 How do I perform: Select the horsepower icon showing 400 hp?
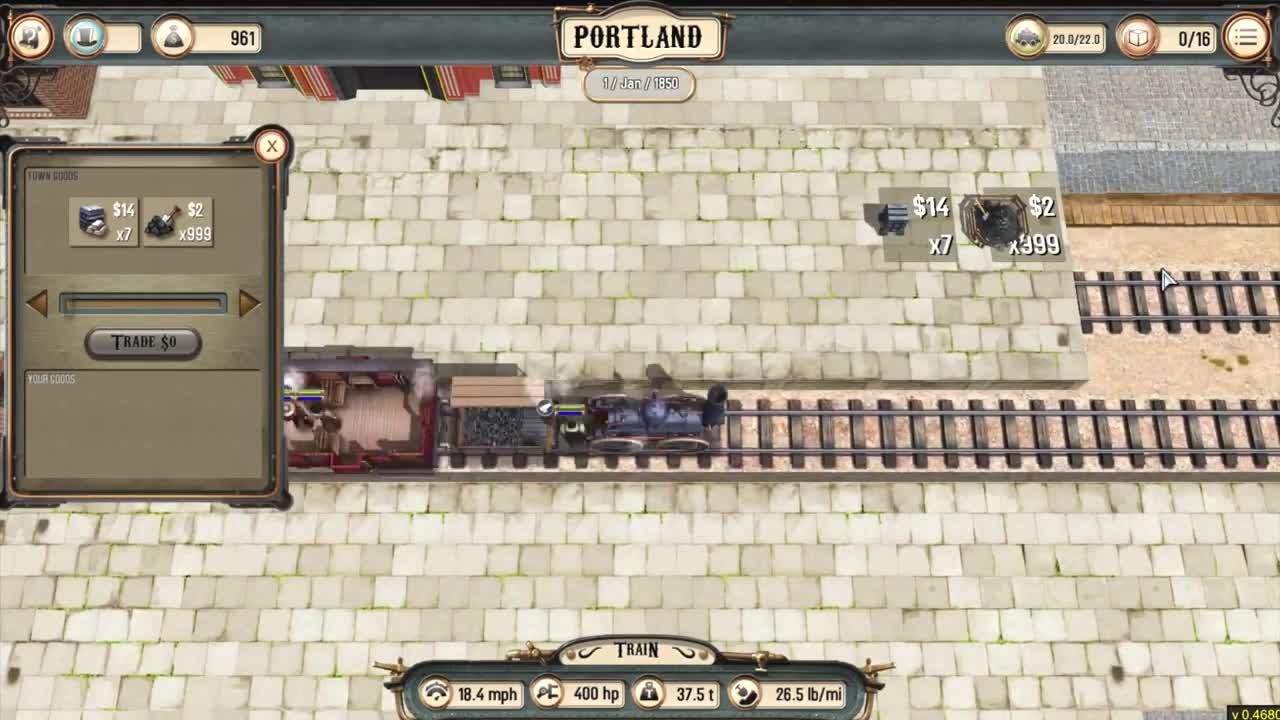pyautogui.click(x=548, y=693)
